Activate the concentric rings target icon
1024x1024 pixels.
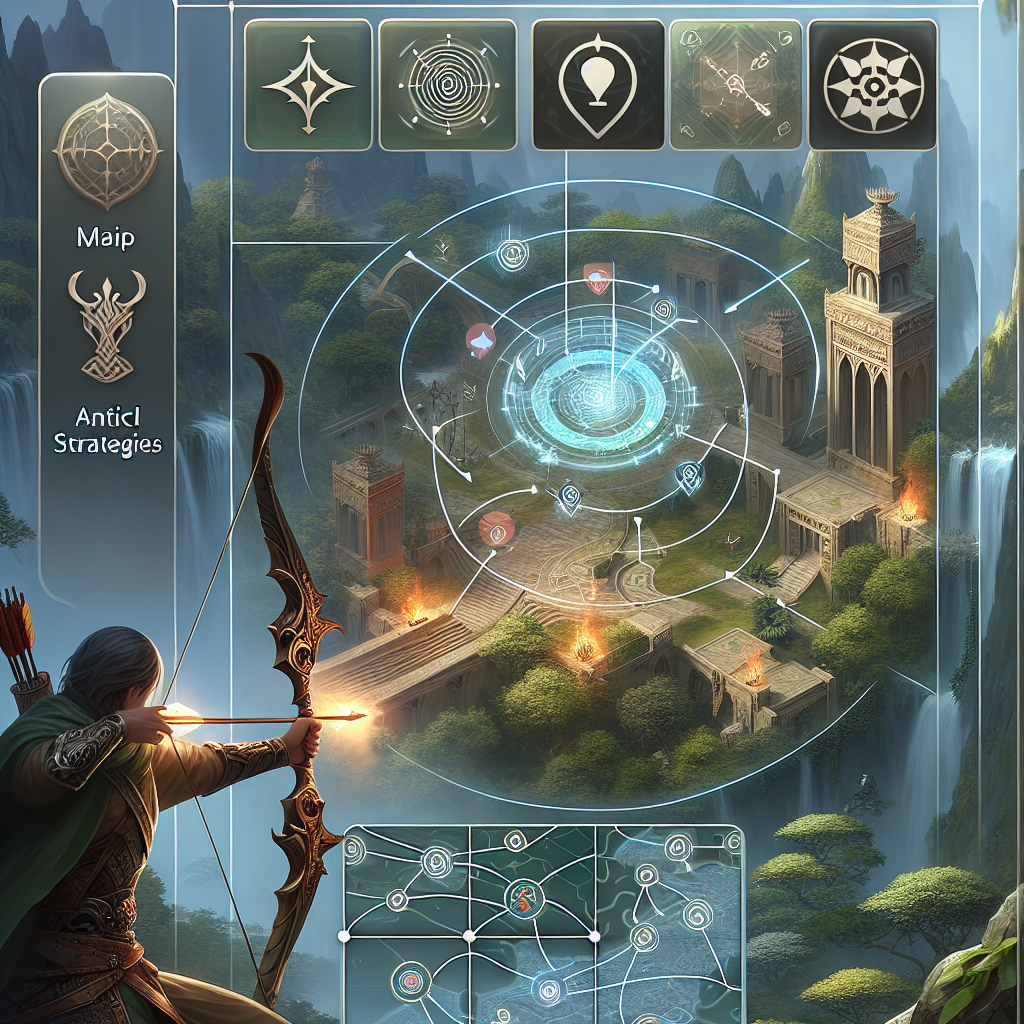click(447, 84)
